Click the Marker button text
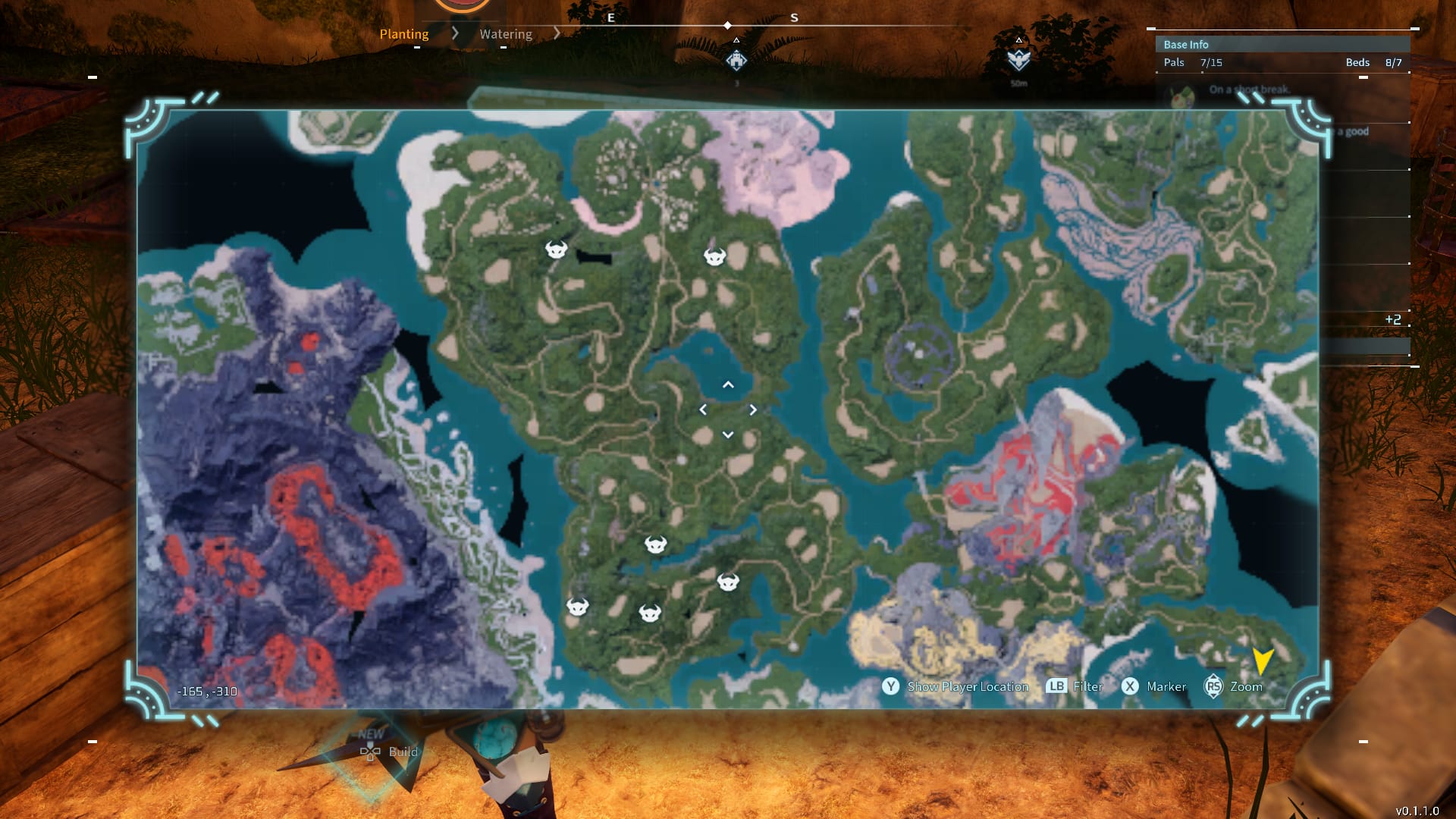 1166,686
